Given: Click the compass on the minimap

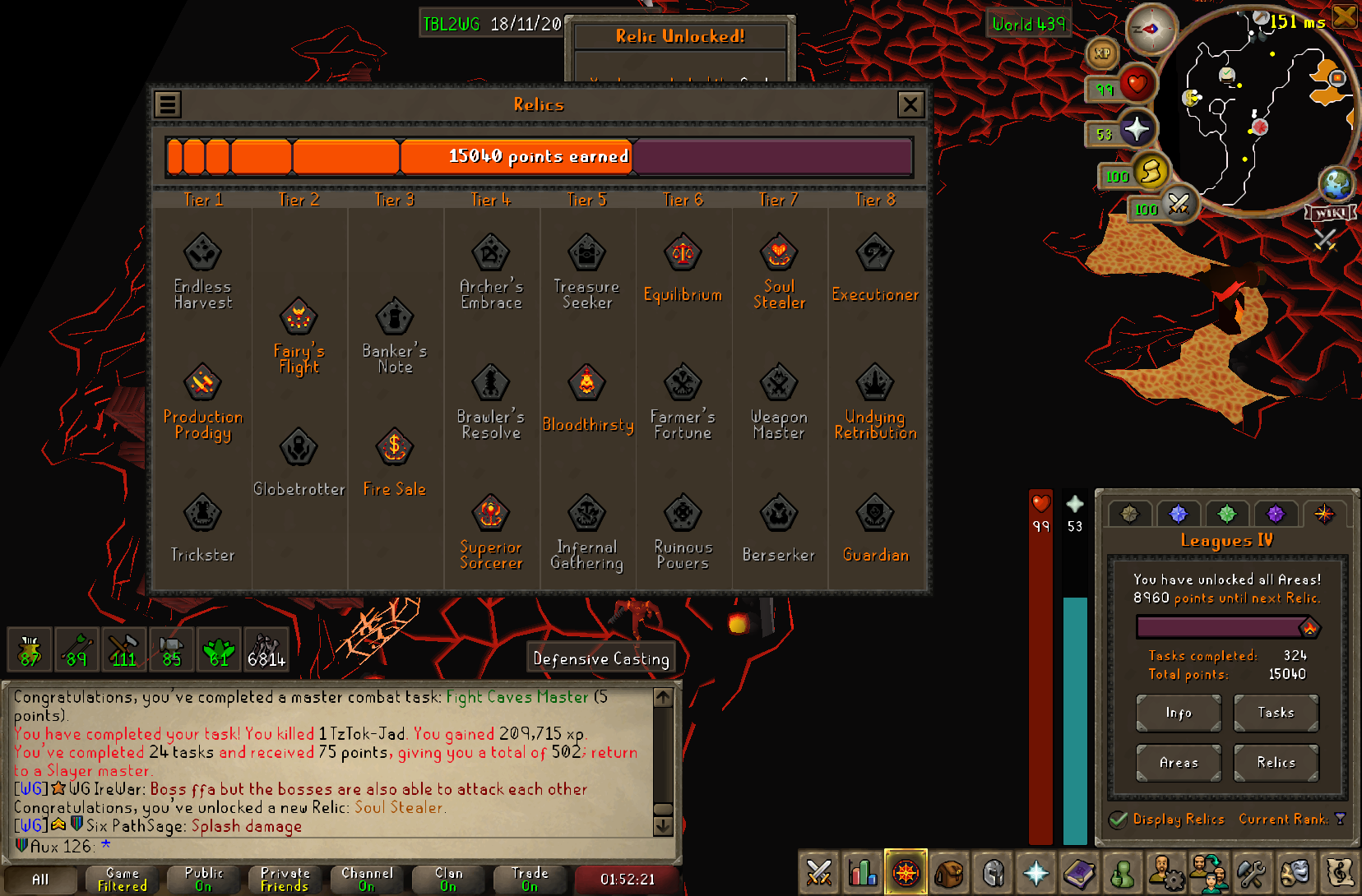Looking at the screenshot, I should coord(1151,29).
